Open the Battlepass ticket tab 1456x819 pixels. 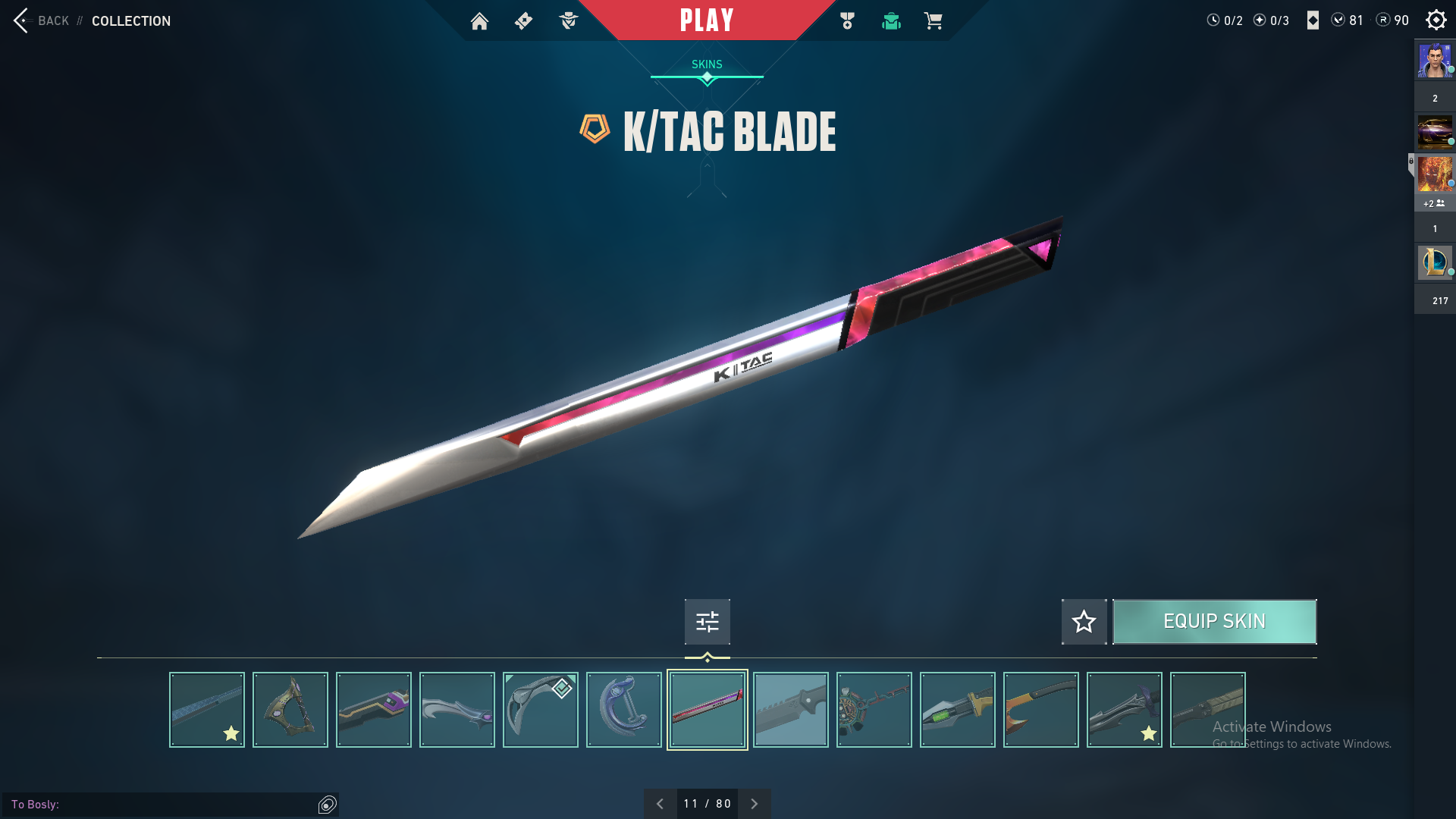point(523,21)
